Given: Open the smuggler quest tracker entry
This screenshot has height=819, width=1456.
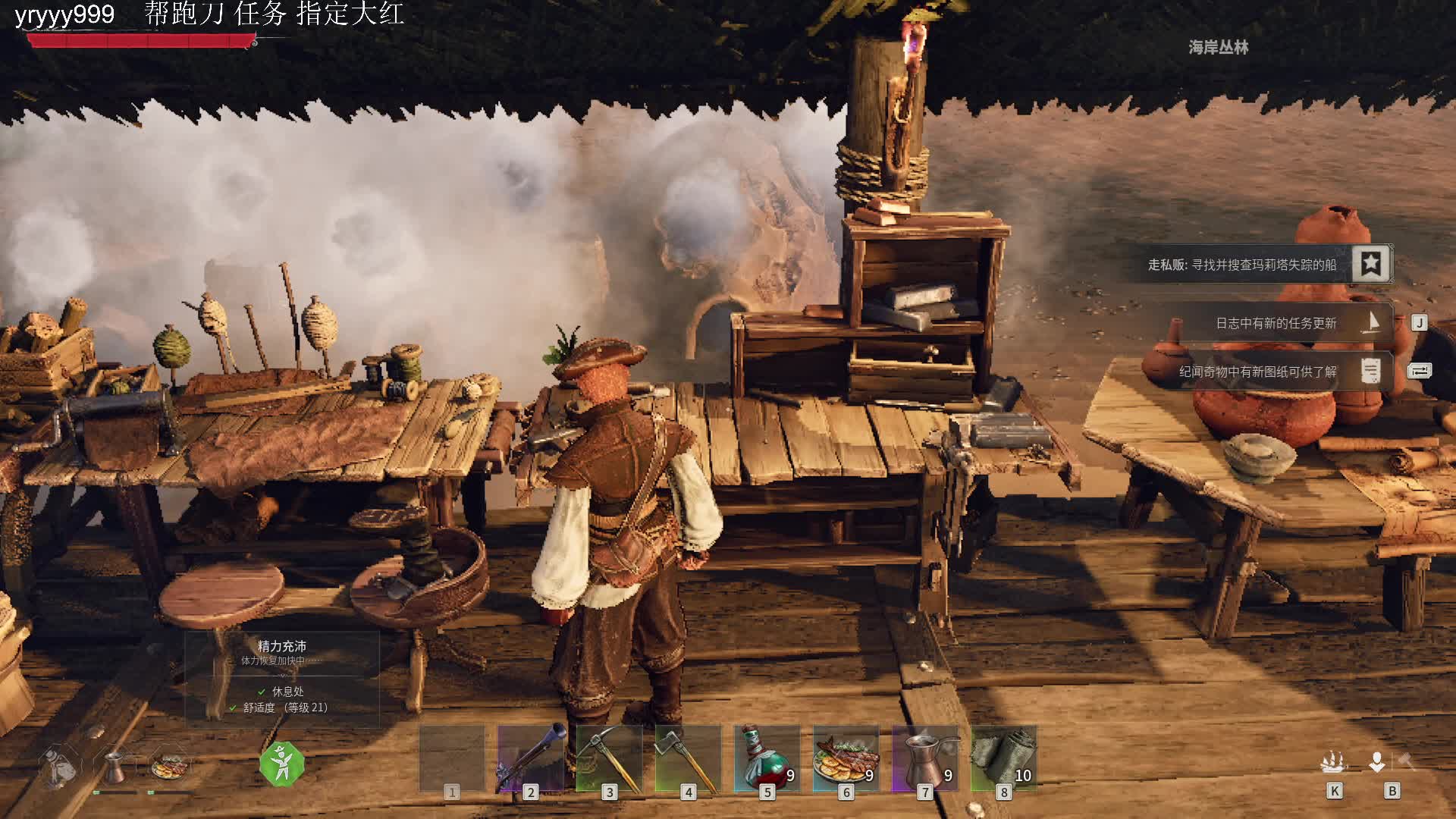Looking at the screenshot, I should (x=1241, y=265).
